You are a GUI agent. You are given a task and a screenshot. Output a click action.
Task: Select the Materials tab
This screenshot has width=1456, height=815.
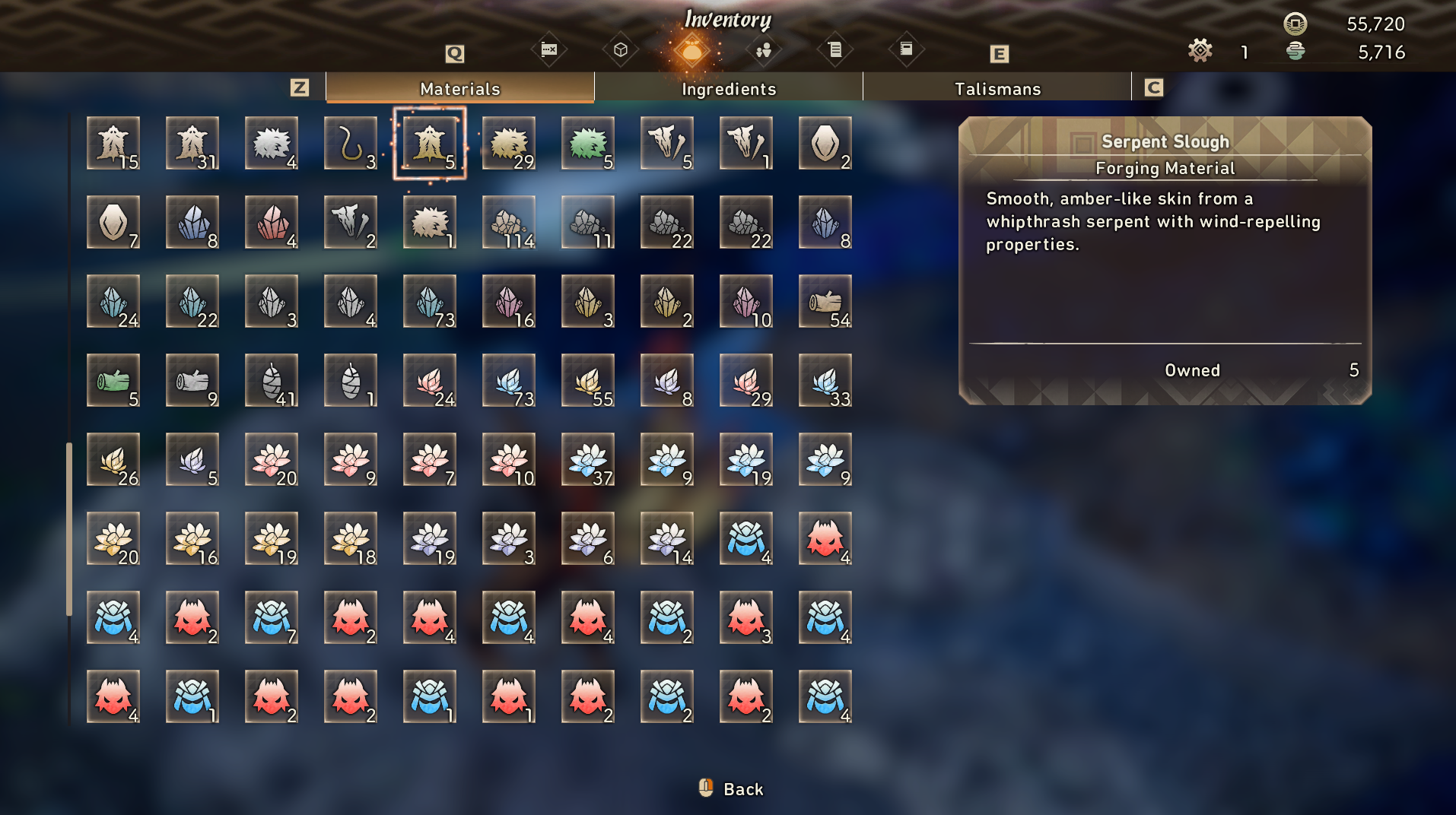tap(459, 88)
